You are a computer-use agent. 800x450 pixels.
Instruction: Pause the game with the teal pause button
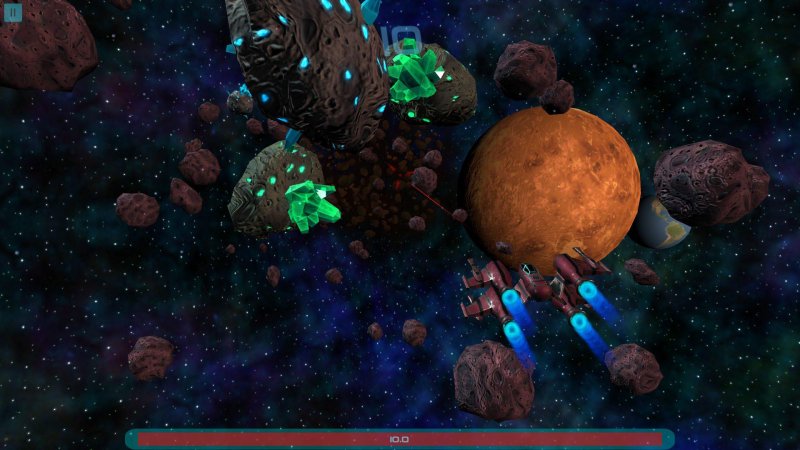coord(13,13)
